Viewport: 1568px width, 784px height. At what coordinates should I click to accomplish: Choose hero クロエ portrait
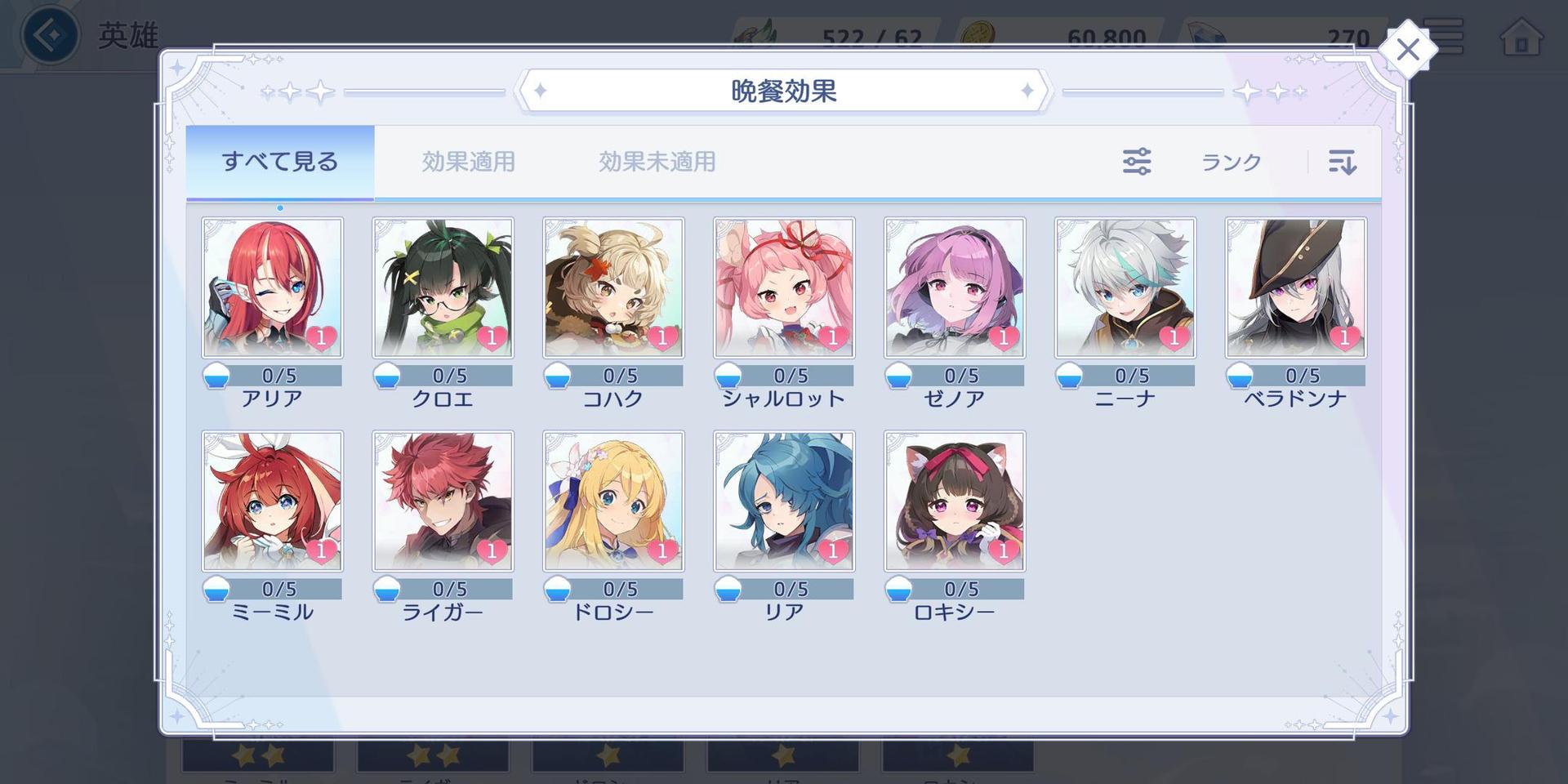(x=443, y=287)
